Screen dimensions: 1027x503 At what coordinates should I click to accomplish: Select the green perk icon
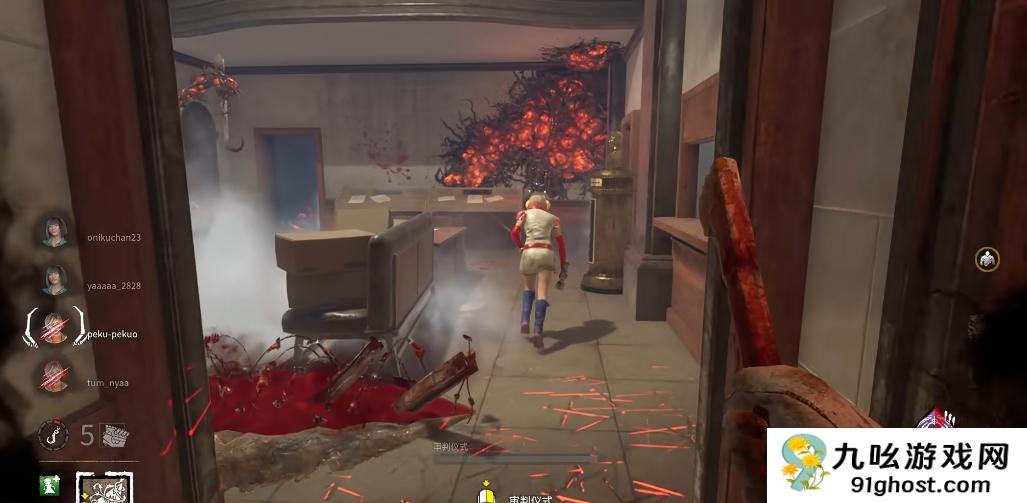pyautogui.click(x=49, y=486)
